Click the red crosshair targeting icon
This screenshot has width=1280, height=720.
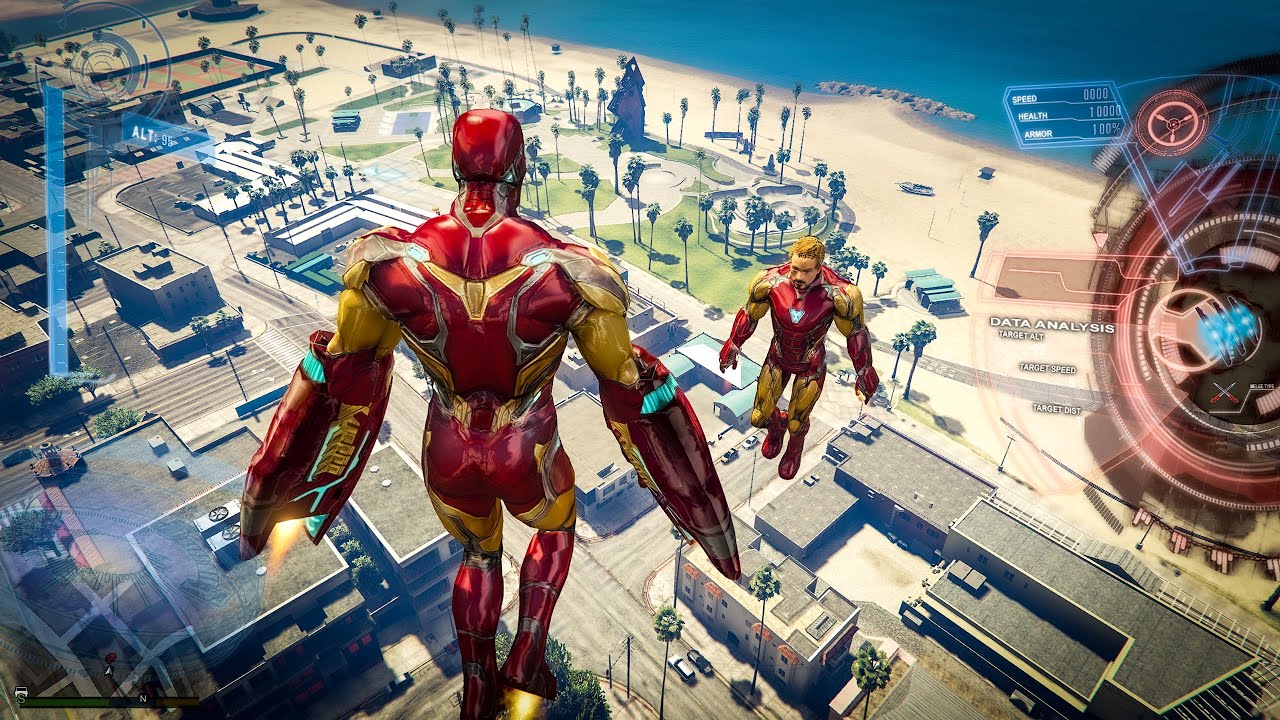click(1164, 123)
